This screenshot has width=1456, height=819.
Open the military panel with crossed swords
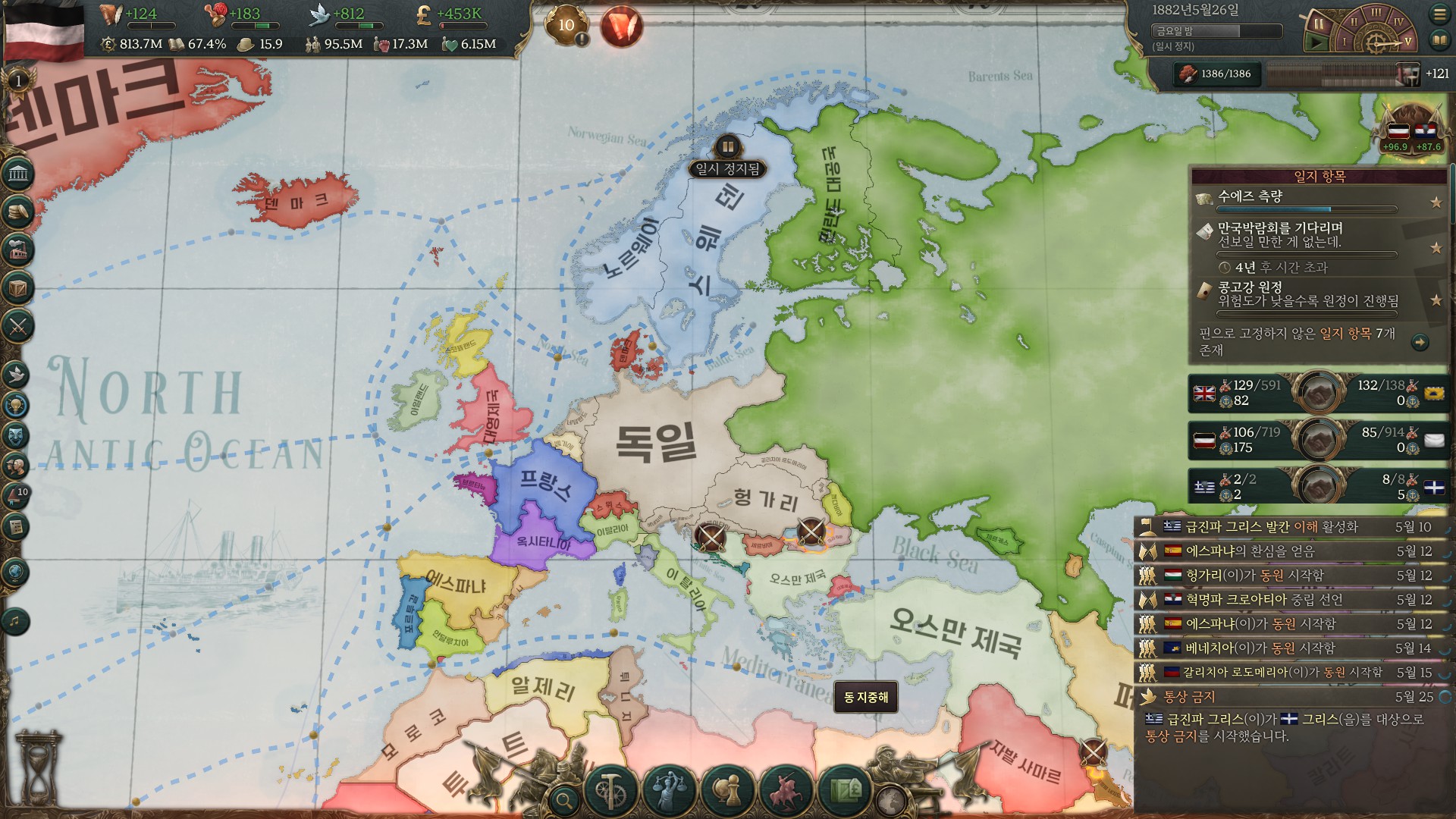[x=18, y=327]
